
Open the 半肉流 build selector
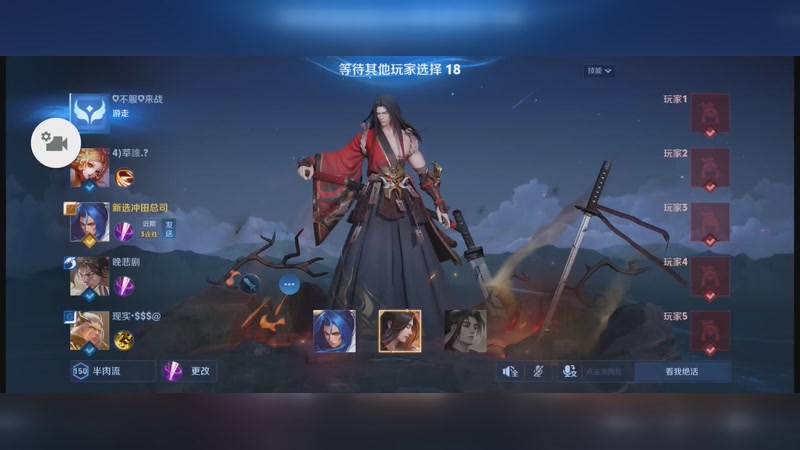113,371
